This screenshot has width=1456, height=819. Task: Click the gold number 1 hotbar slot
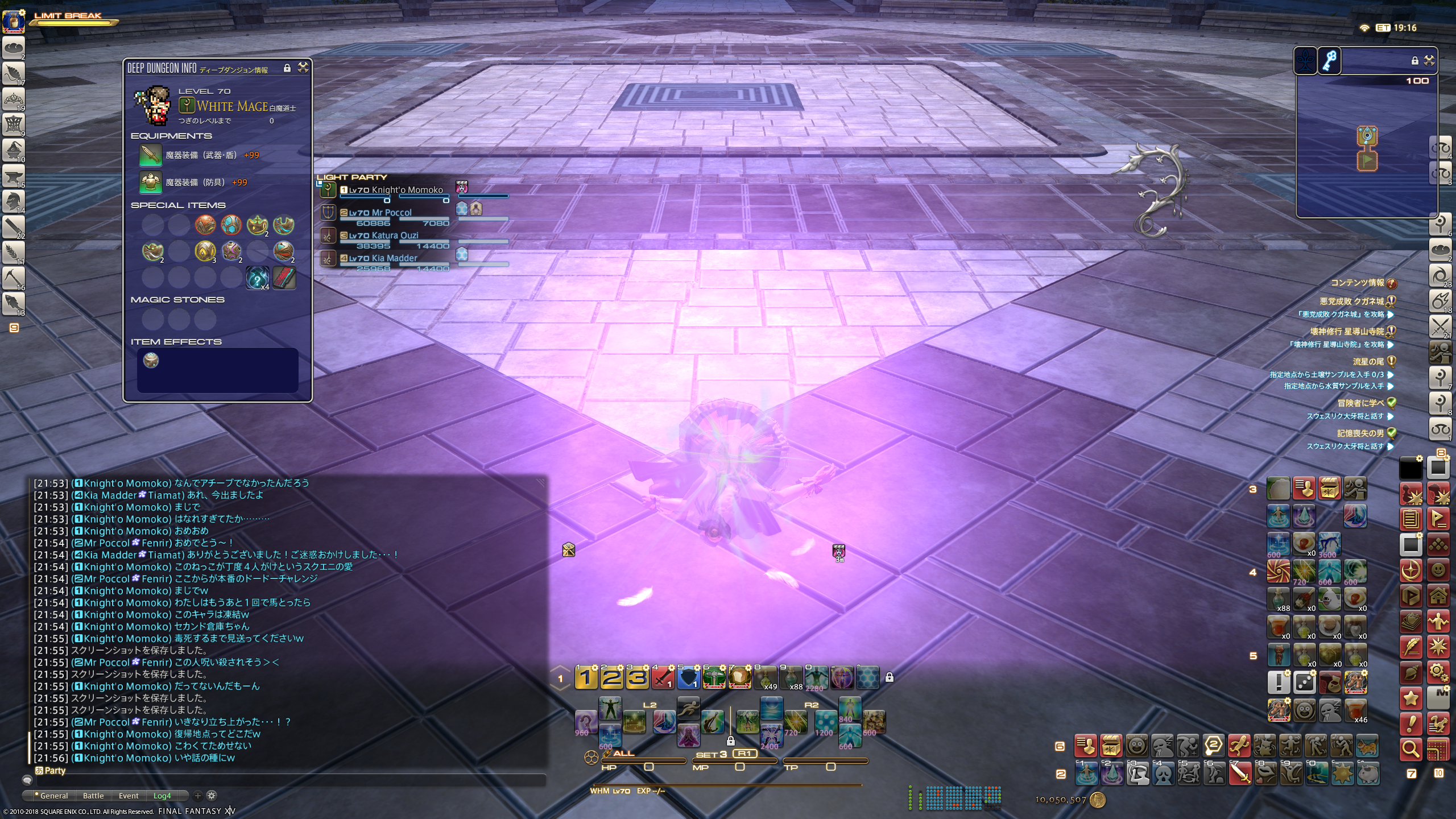(x=586, y=677)
